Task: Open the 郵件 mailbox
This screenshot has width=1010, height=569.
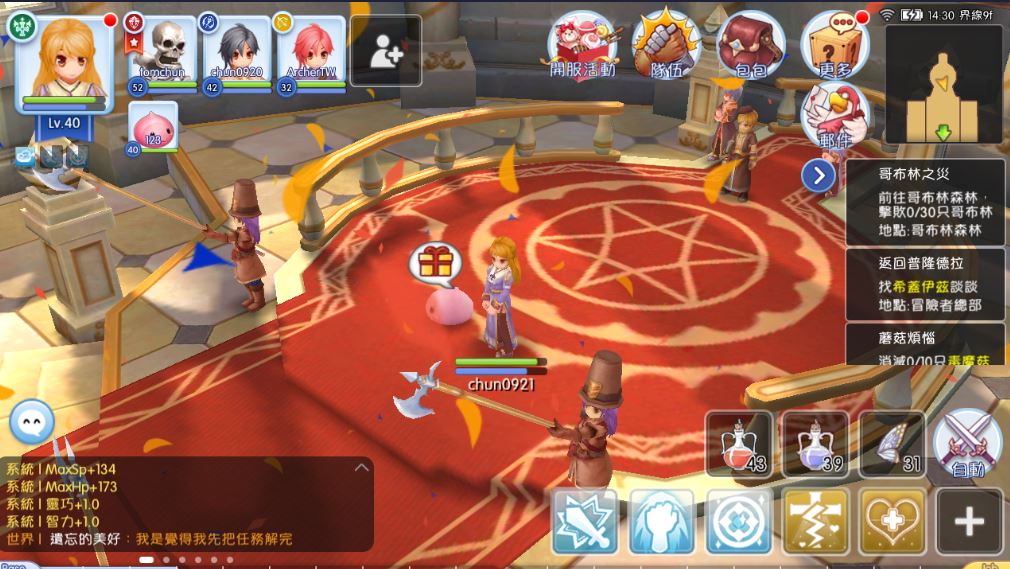Action: 834,113
